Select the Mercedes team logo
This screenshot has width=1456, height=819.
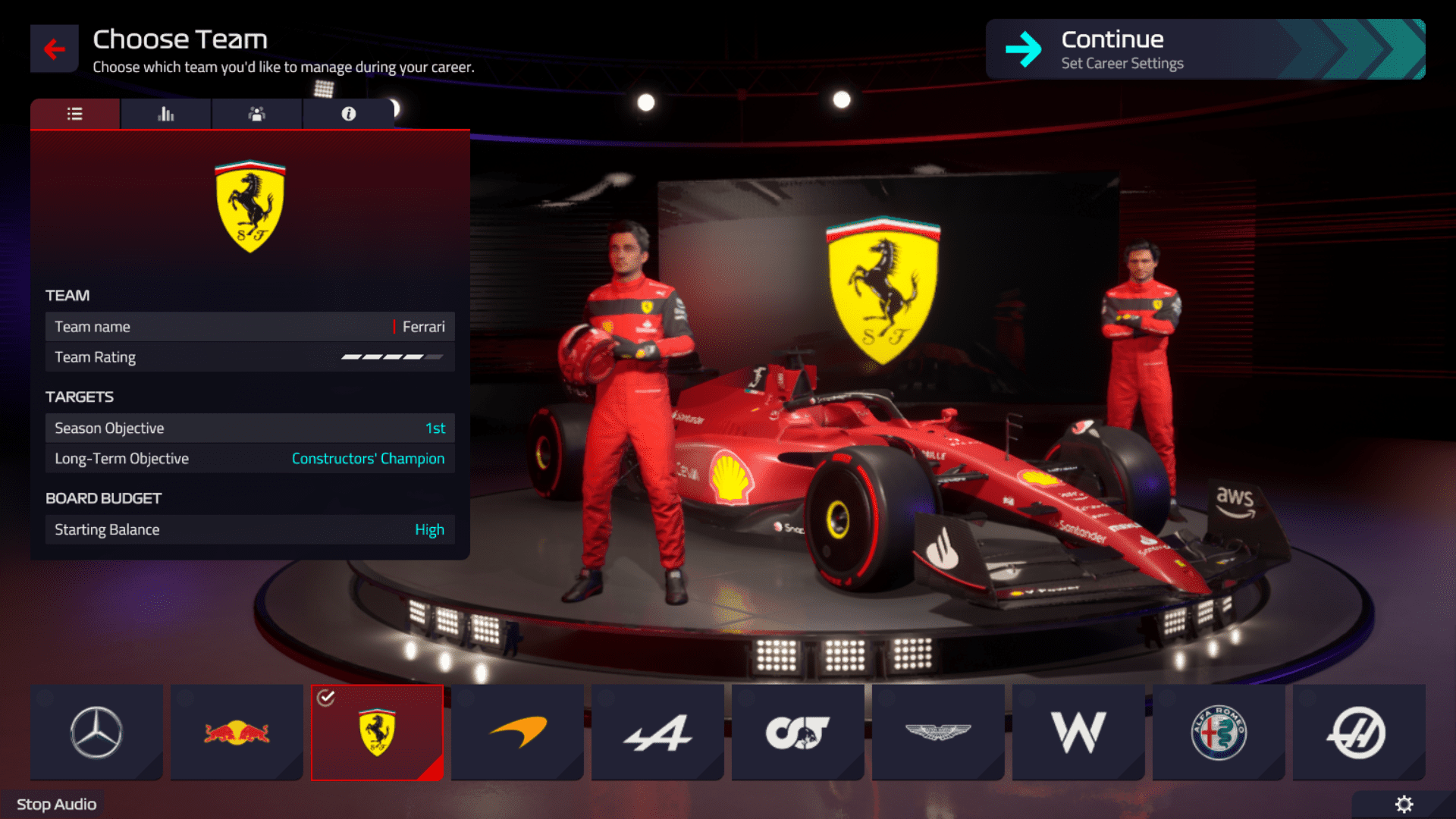96,732
